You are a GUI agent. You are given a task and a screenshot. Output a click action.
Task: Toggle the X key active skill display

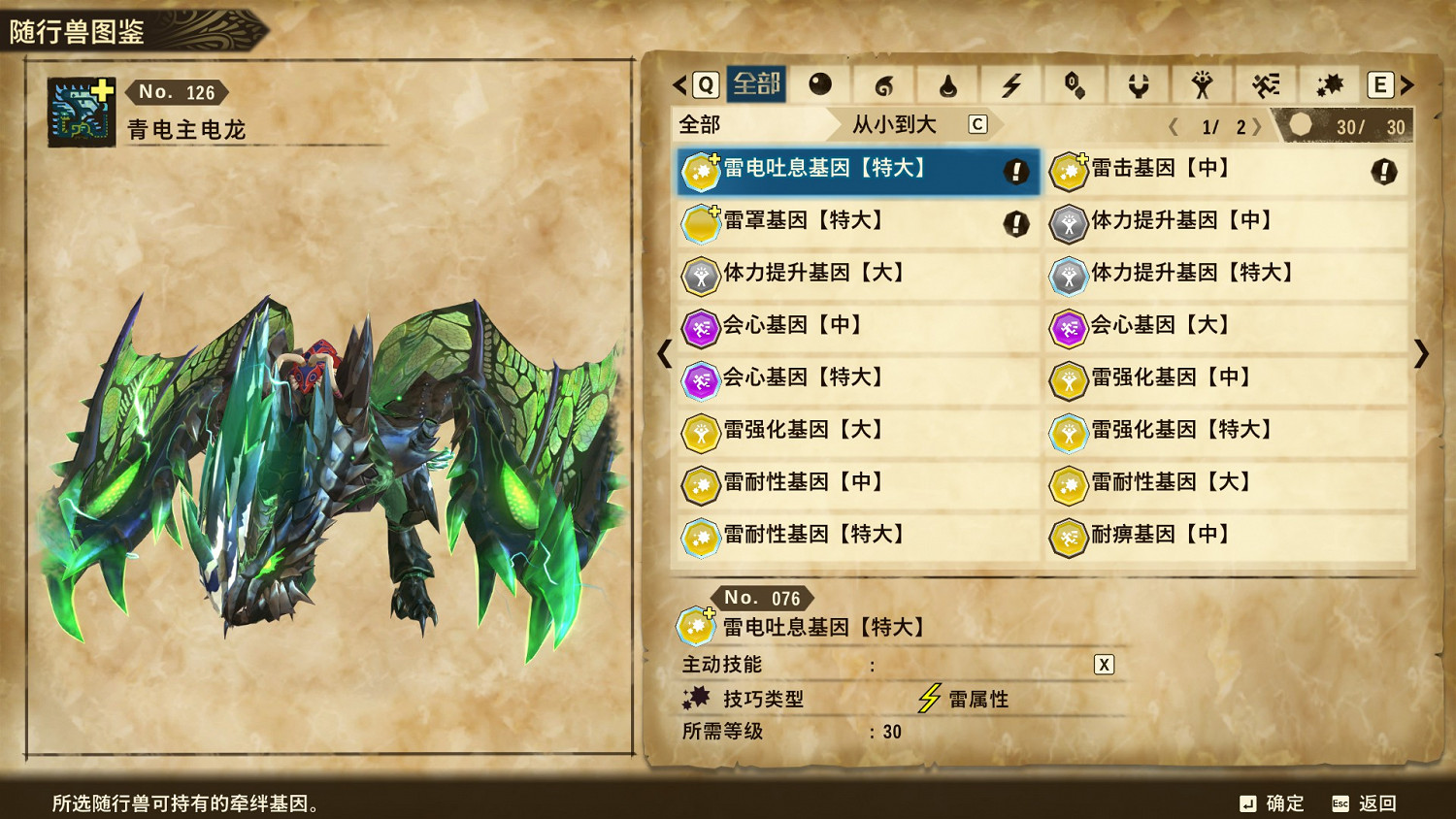point(1102,665)
